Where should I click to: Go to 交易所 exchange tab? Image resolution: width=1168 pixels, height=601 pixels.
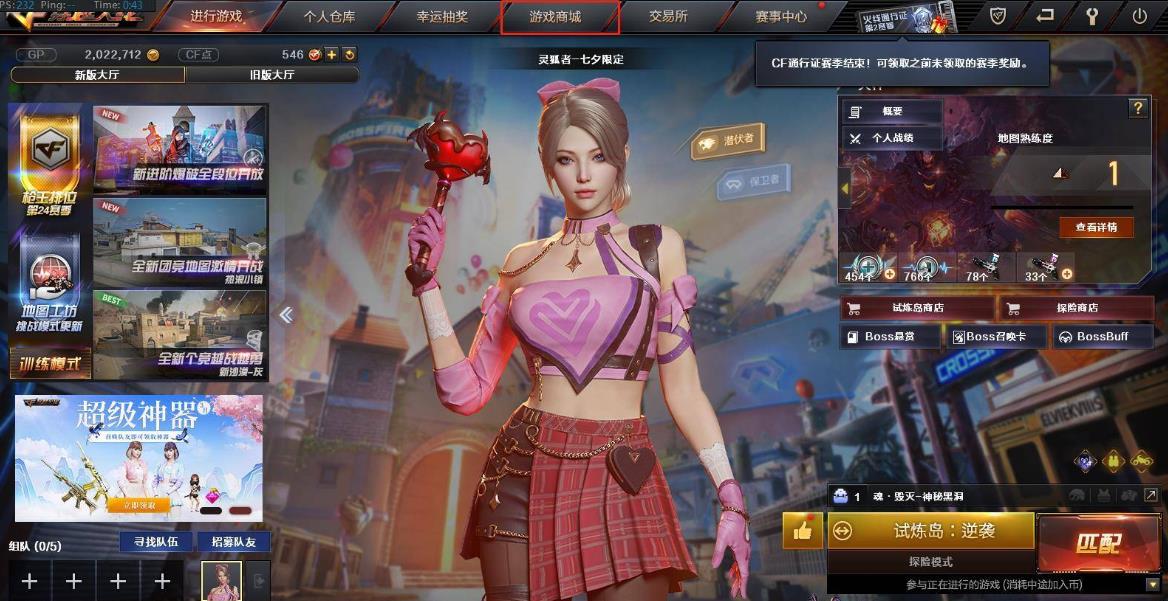668,17
